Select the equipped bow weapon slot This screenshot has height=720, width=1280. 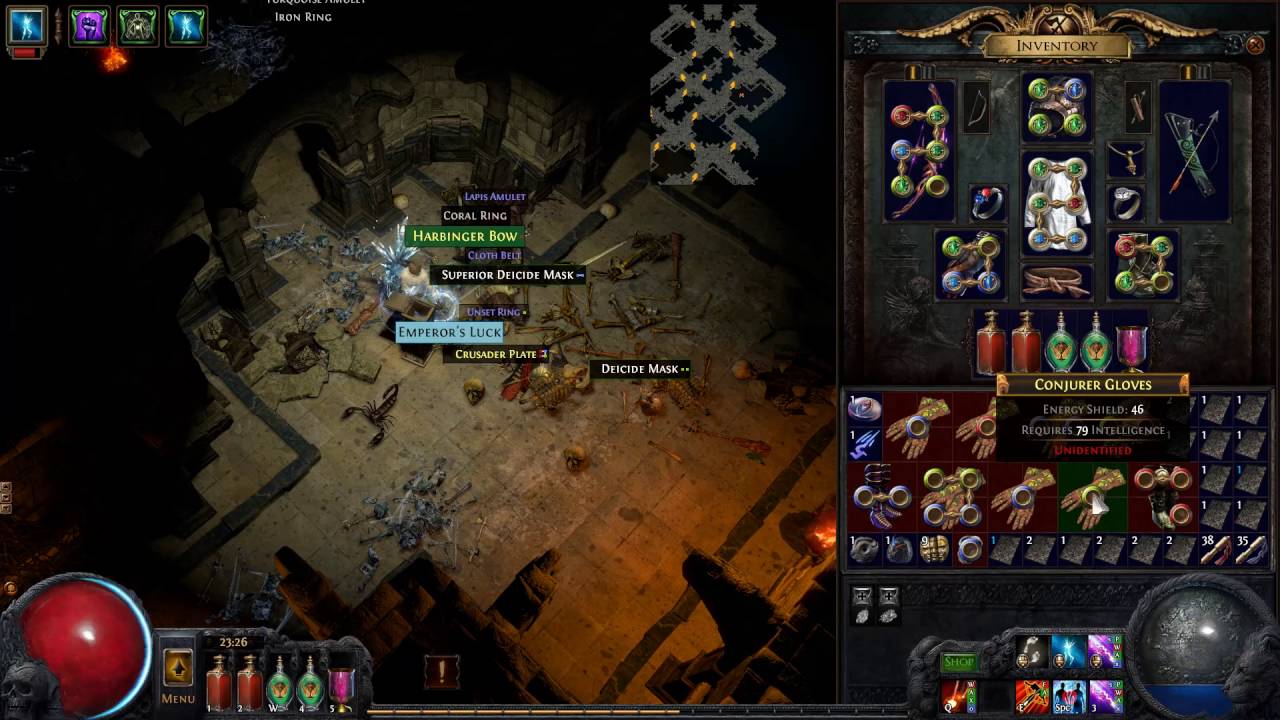(x=920, y=150)
